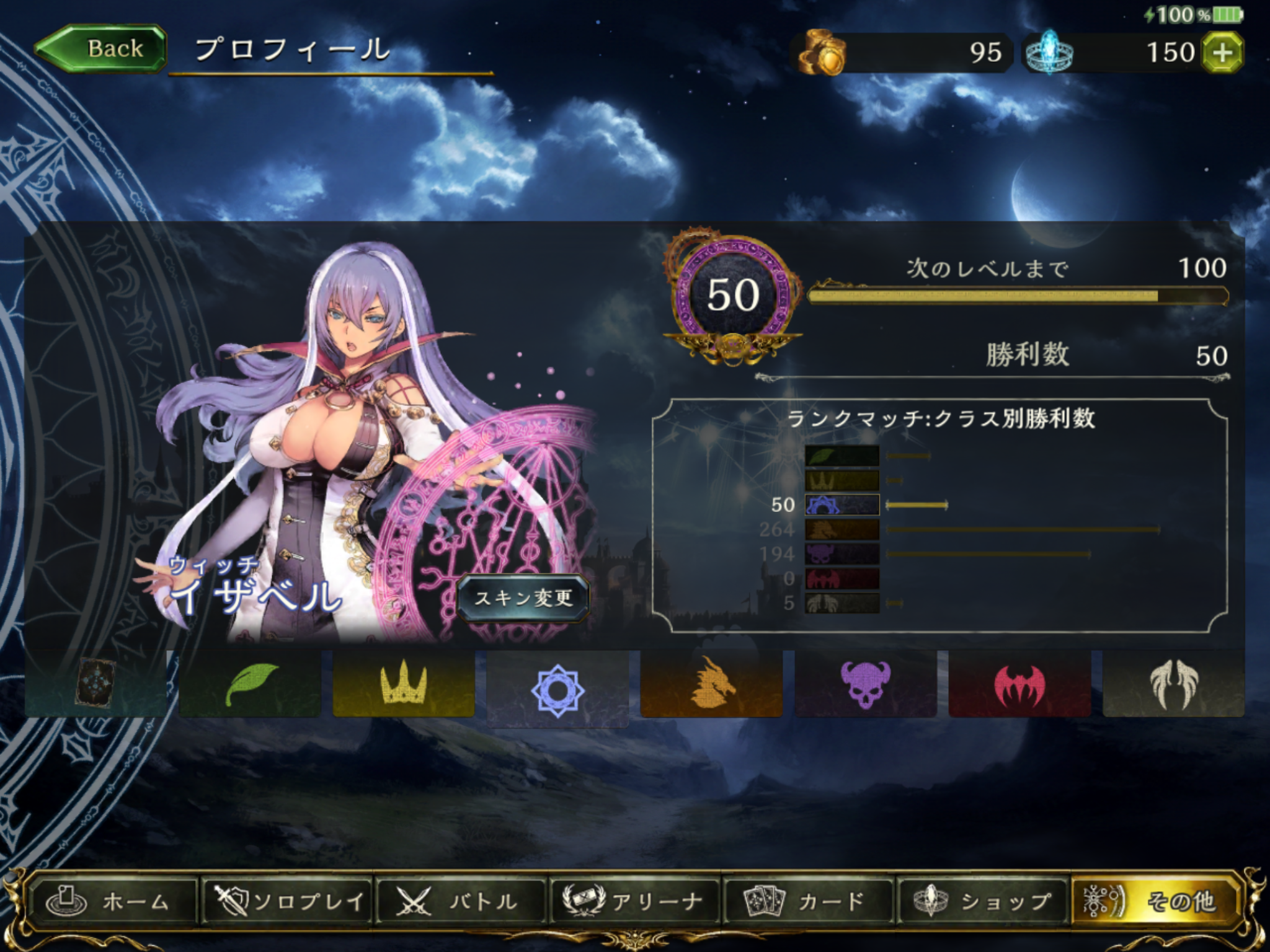
Task: Go back using the green Back button
Action: [102, 49]
